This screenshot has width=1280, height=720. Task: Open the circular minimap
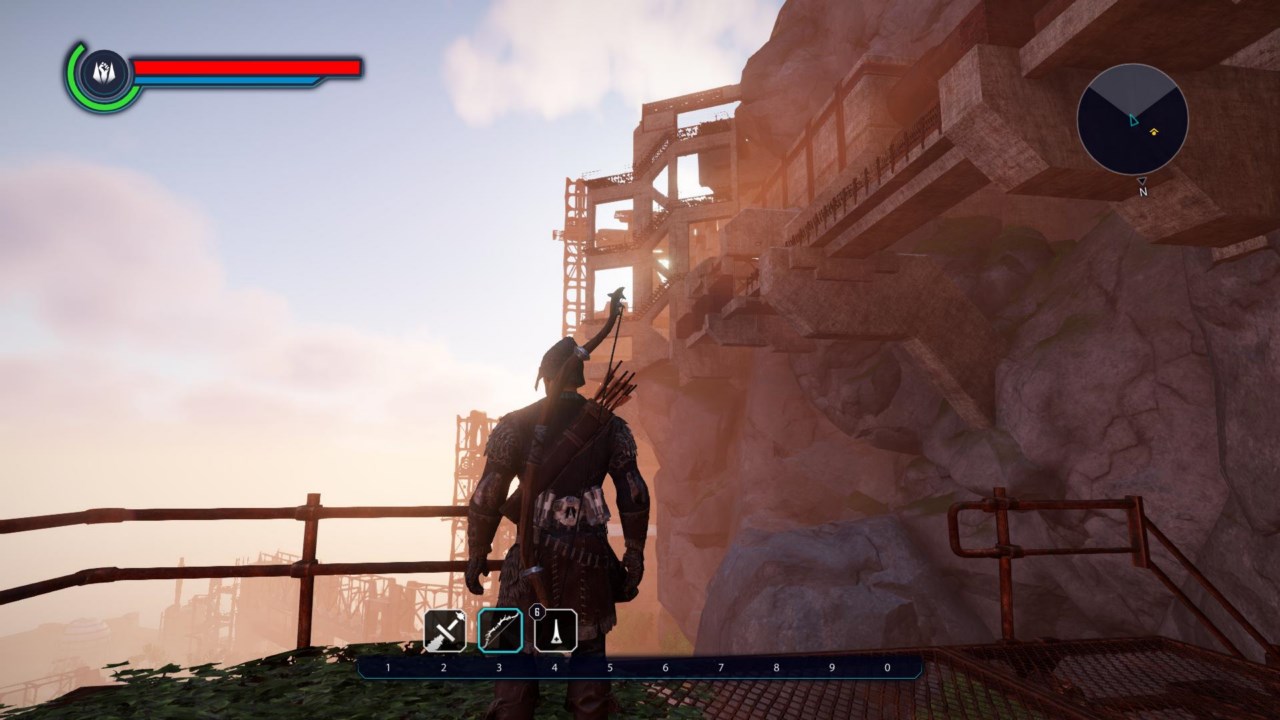tap(1132, 119)
